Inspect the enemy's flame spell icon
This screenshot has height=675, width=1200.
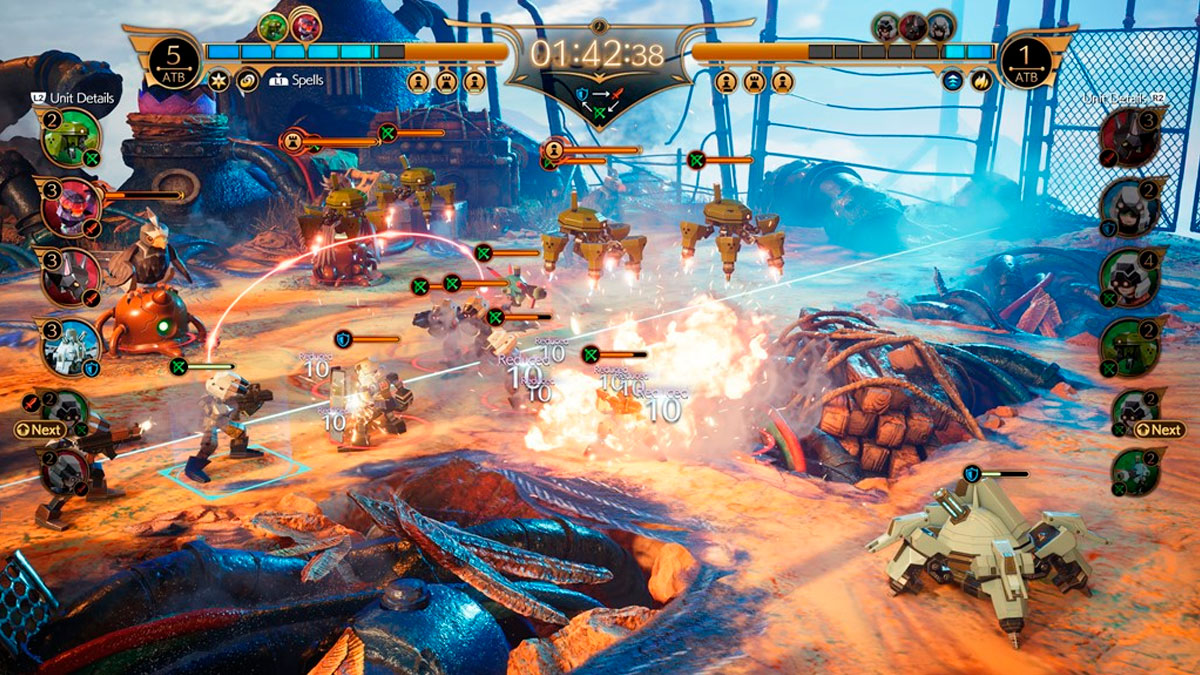pyautogui.click(x=981, y=80)
